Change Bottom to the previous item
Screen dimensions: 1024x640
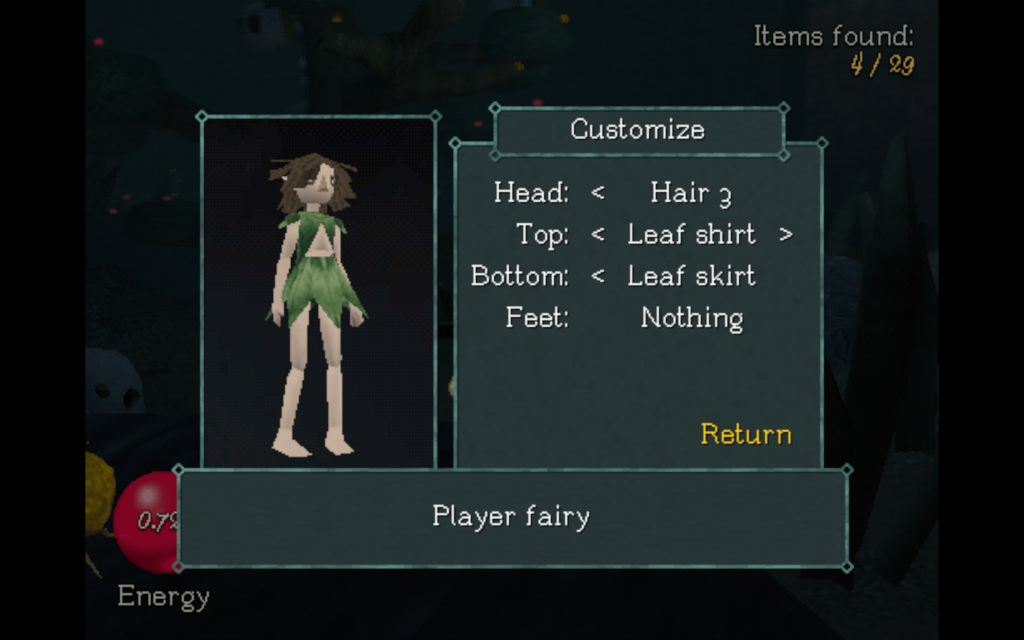point(598,277)
